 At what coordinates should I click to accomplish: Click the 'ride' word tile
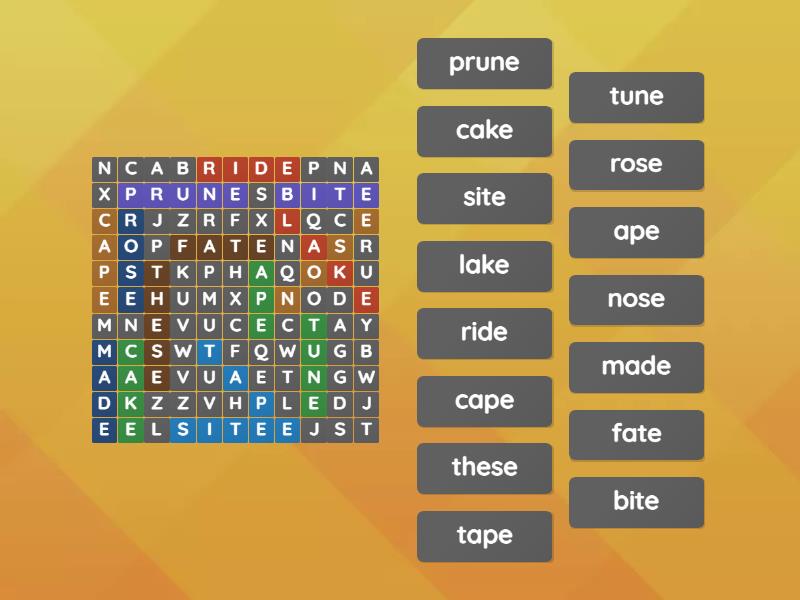click(x=484, y=333)
